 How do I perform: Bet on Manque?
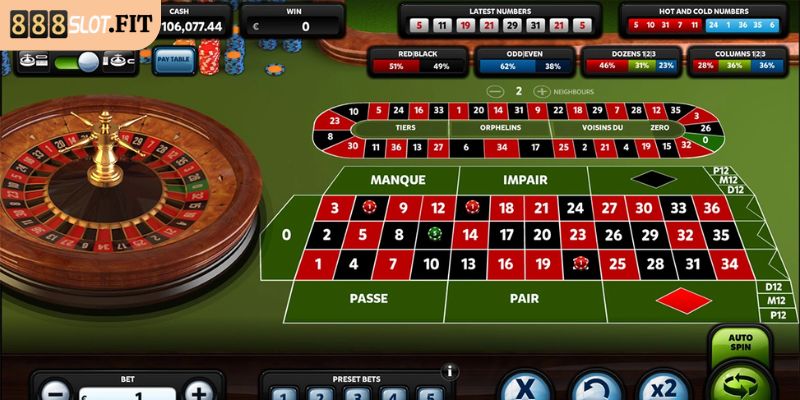point(398,180)
